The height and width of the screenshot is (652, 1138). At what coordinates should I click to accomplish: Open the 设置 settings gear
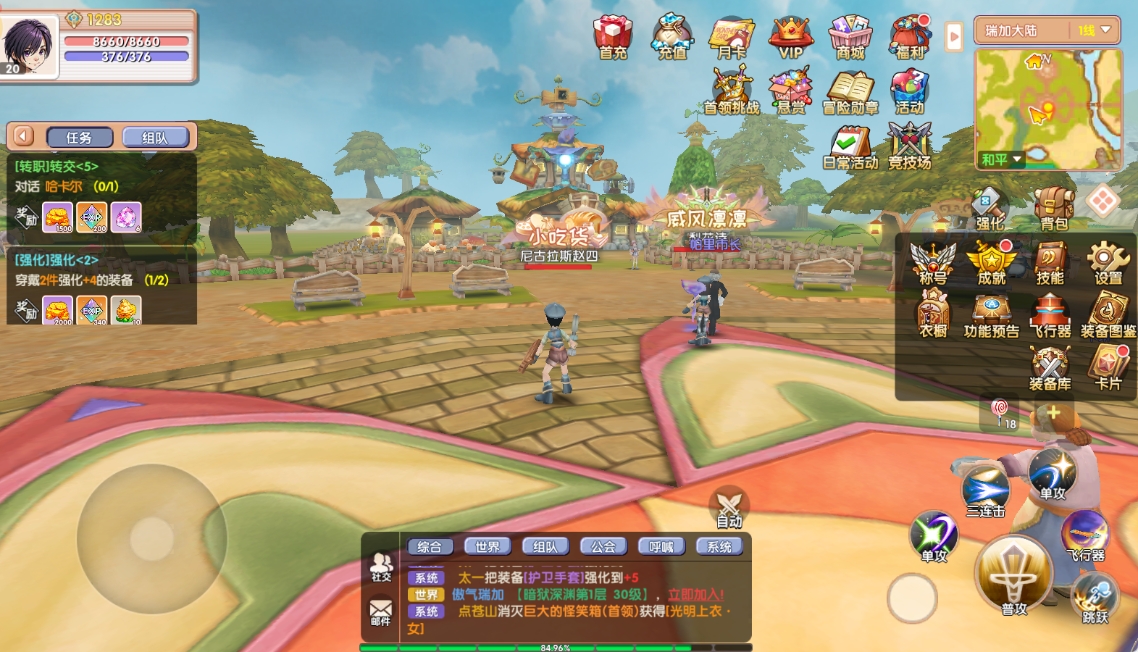tap(1108, 263)
